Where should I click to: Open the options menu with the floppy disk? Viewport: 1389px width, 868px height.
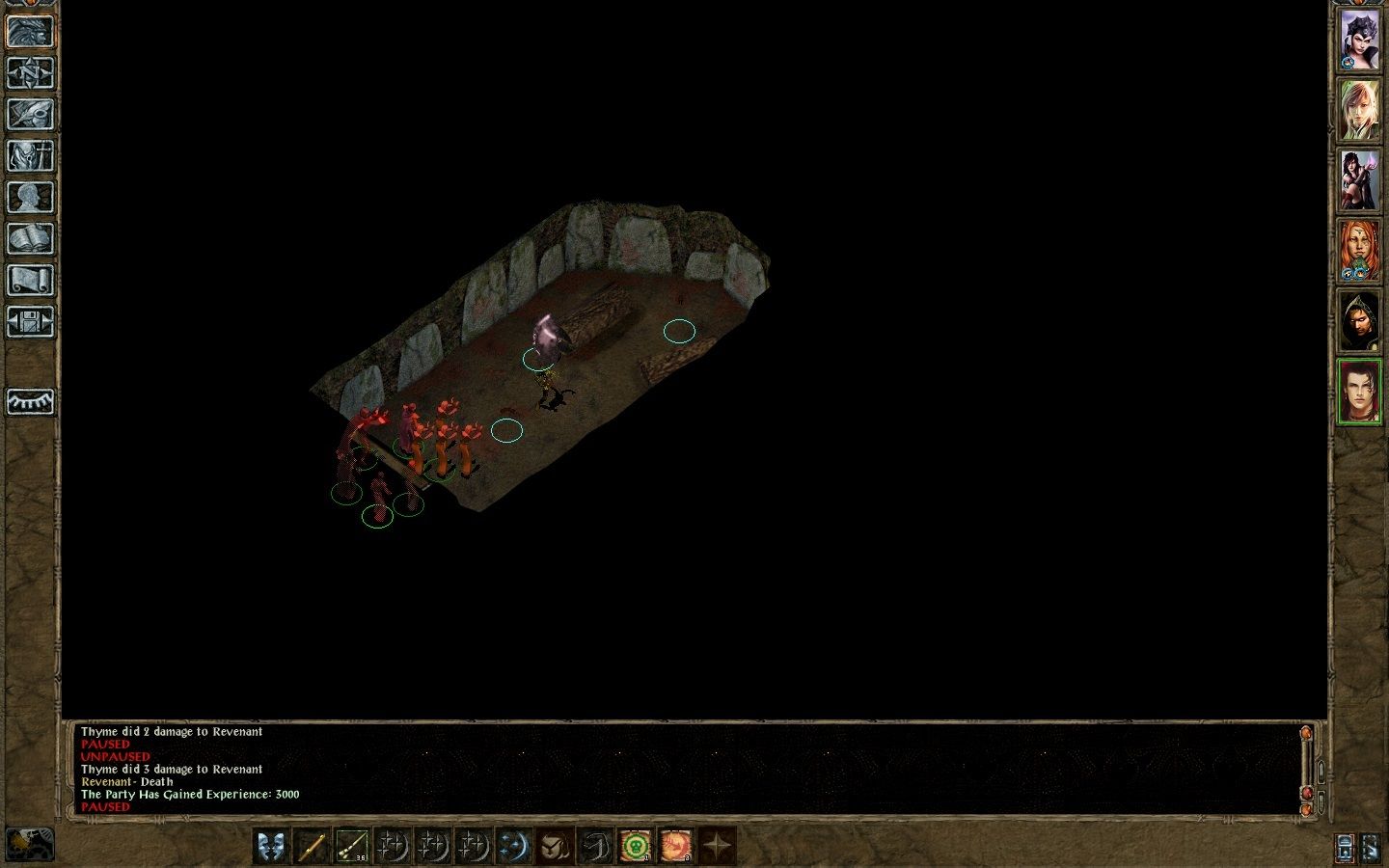30,321
